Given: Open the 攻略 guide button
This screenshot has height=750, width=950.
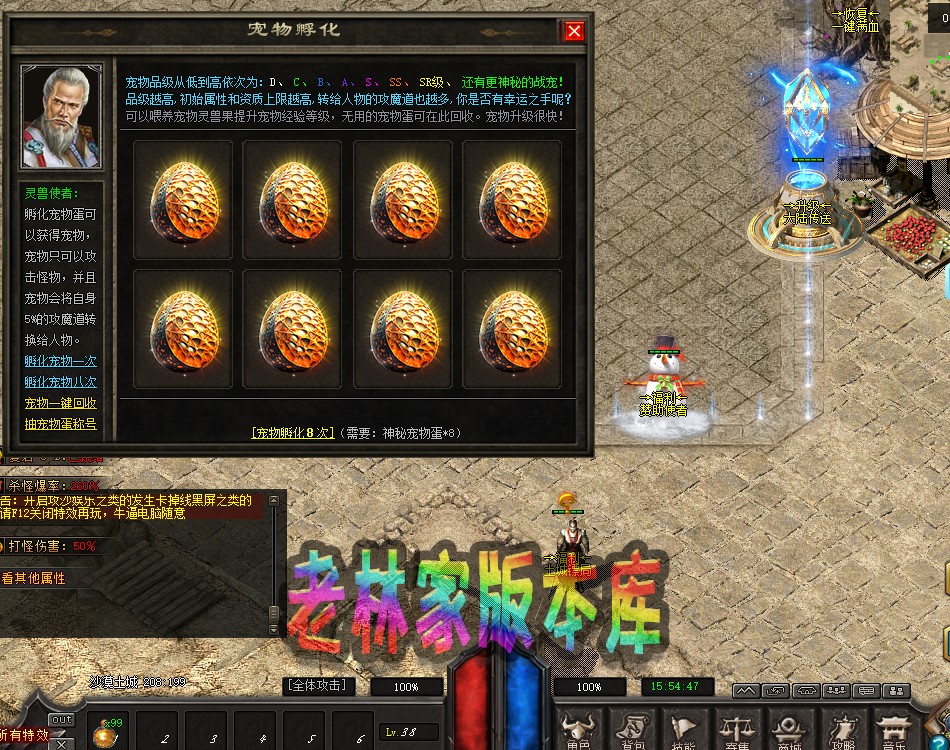Looking at the screenshot, I should tap(843, 731).
